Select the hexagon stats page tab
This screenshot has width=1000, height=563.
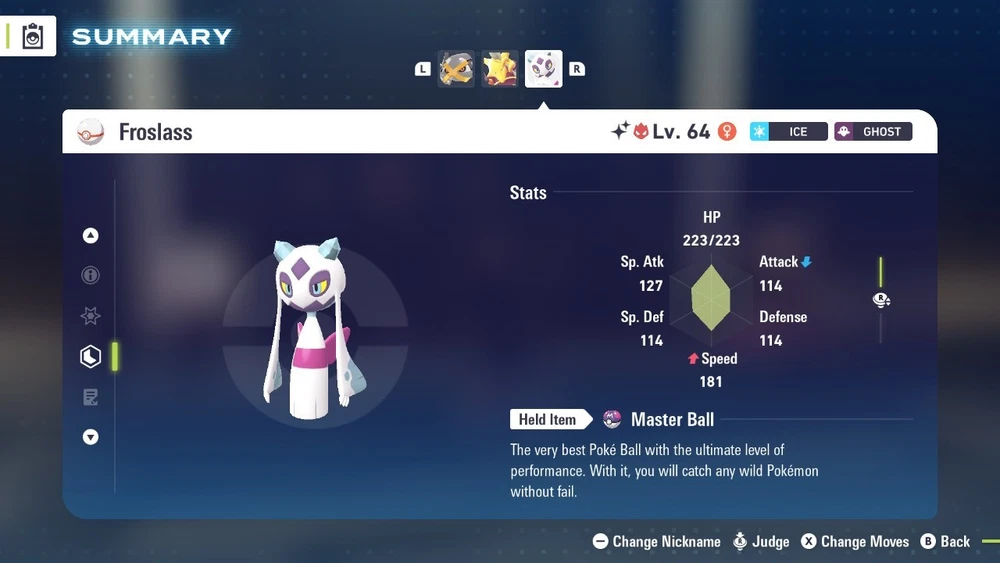pos(91,356)
